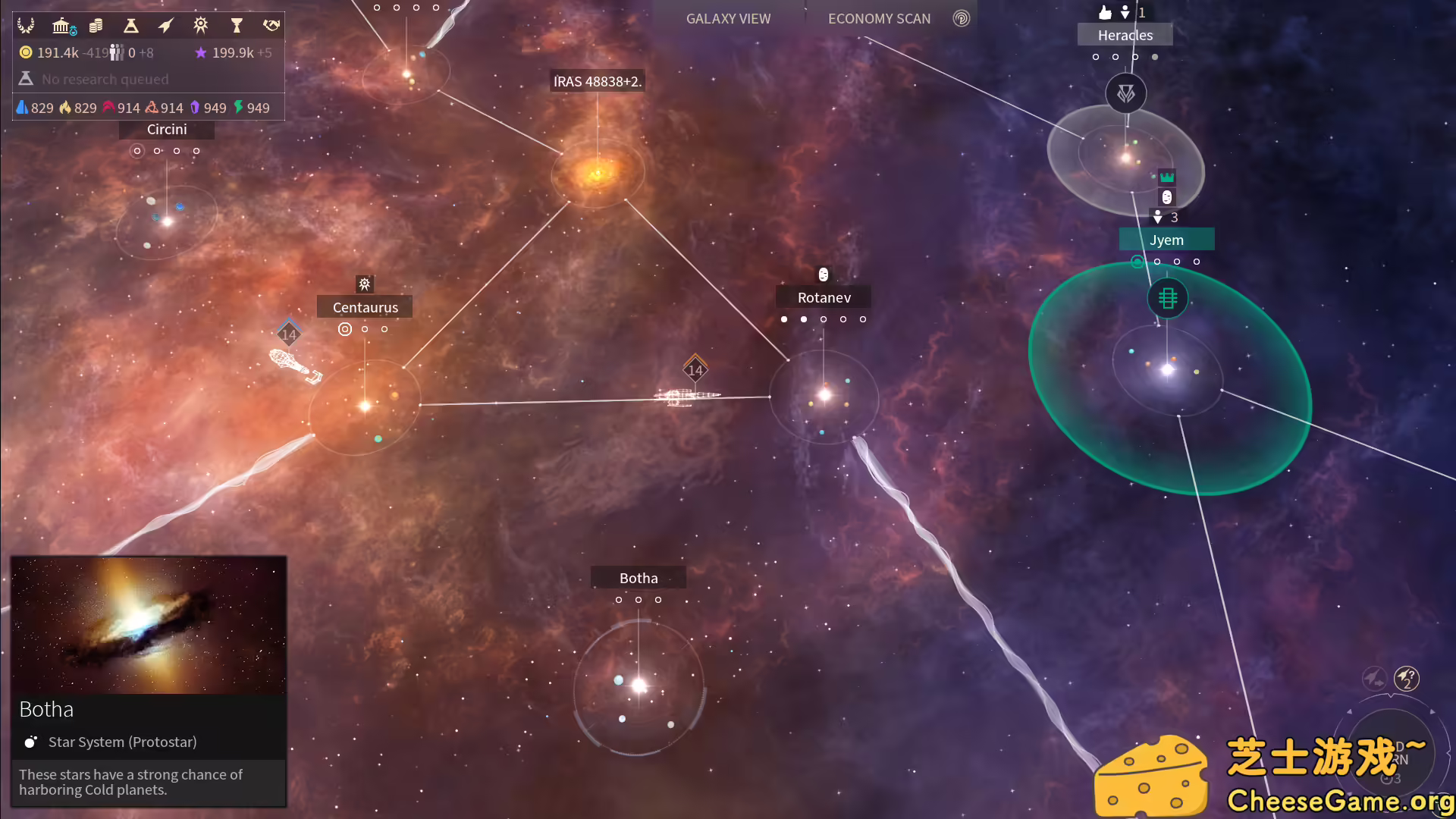Click the faction emblem below Heracles
The height and width of the screenshot is (819, 1456).
tap(1125, 93)
